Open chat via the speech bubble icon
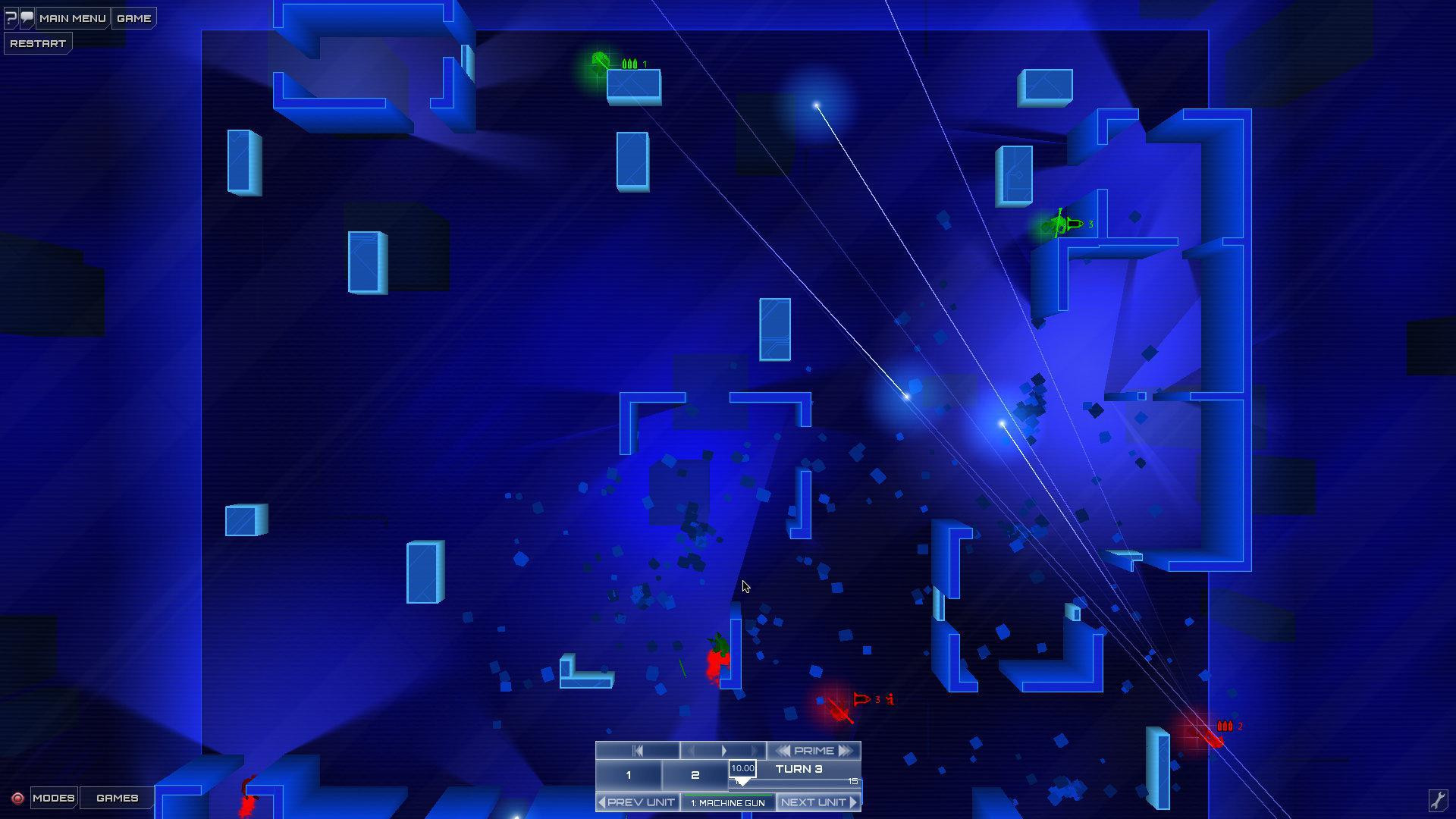This screenshot has height=819, width=1456. [x=27, y=18]
